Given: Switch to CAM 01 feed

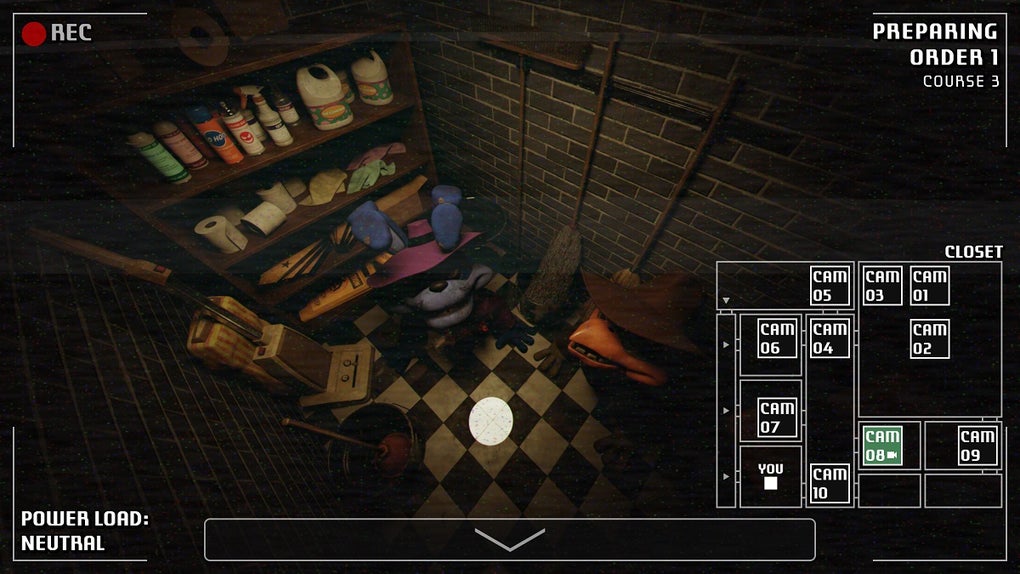Looking at the screenshot, I should point(930,285).
